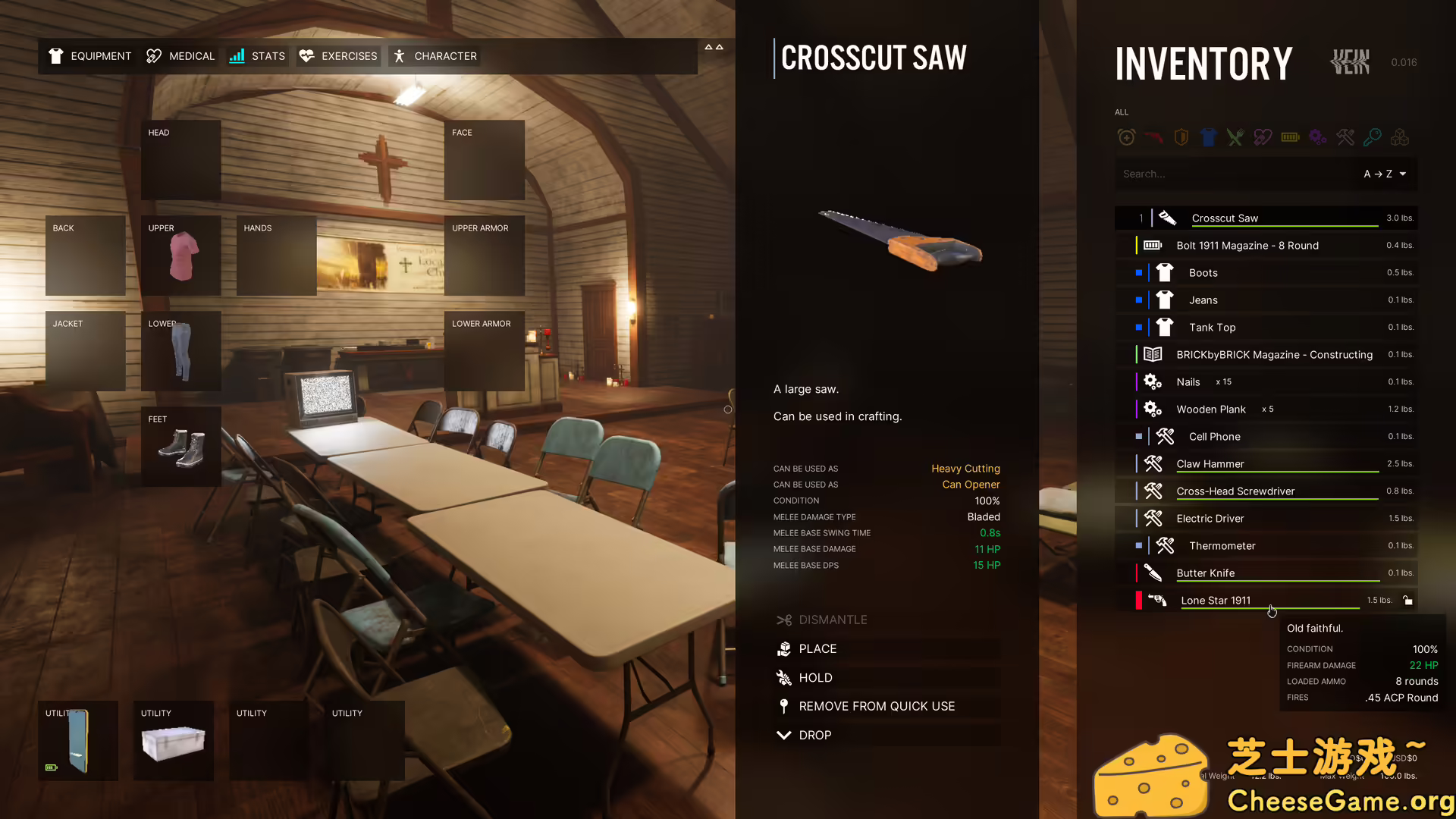Toggle the quick-use square on Thermometer

1138,545
